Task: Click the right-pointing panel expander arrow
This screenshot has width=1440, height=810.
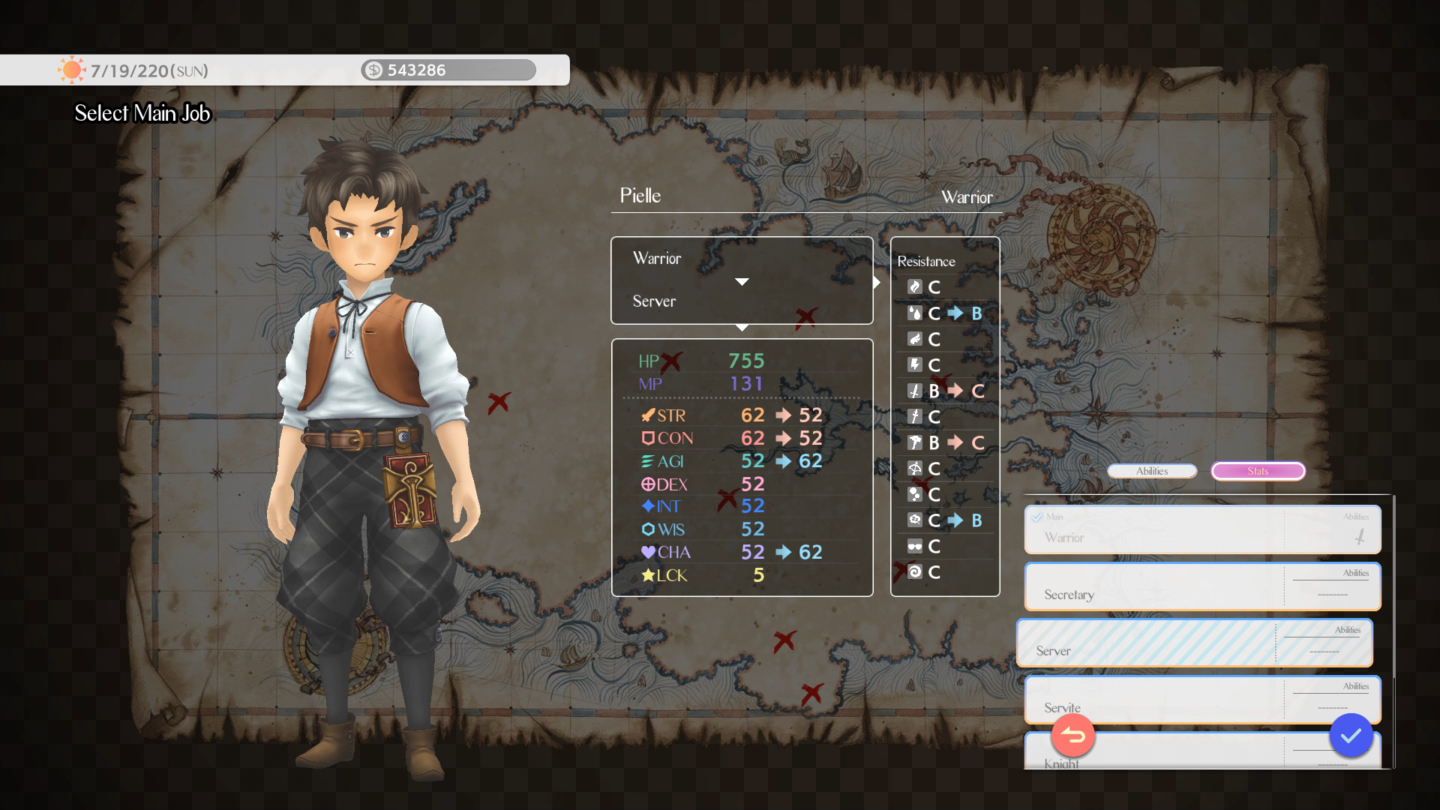Action: tap(877, 281)
